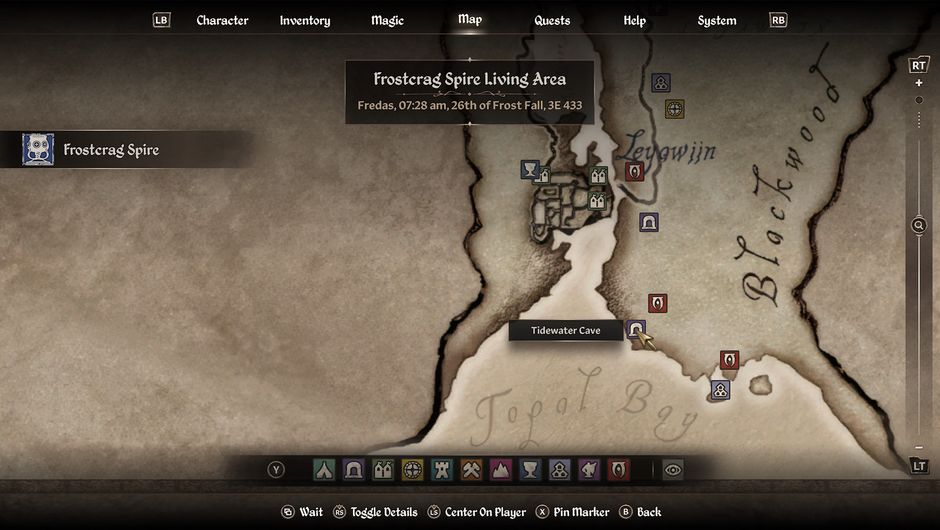Viewport: 940px width, 530px height.
Task: Click the Tidewater Cave map marker
Action: tap(636, 329)
